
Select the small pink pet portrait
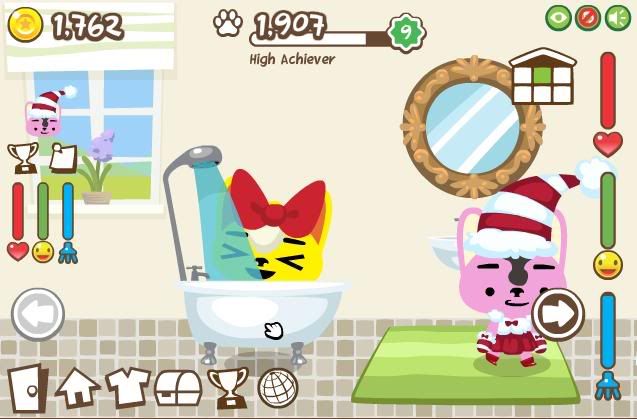(x=44, y=114)
